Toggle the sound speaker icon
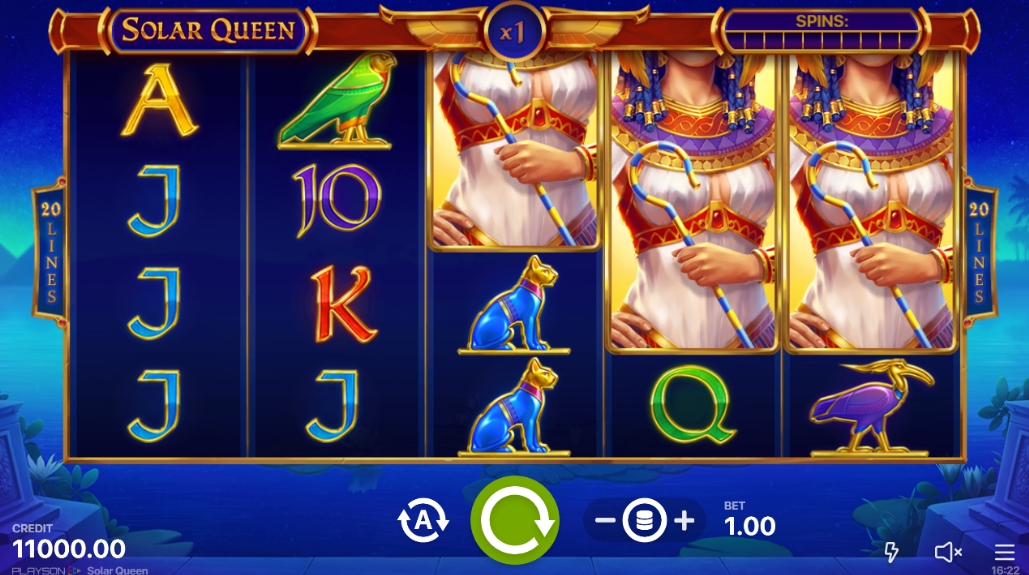The height and width of the screenshot is (575, 1029). (947, 552)
